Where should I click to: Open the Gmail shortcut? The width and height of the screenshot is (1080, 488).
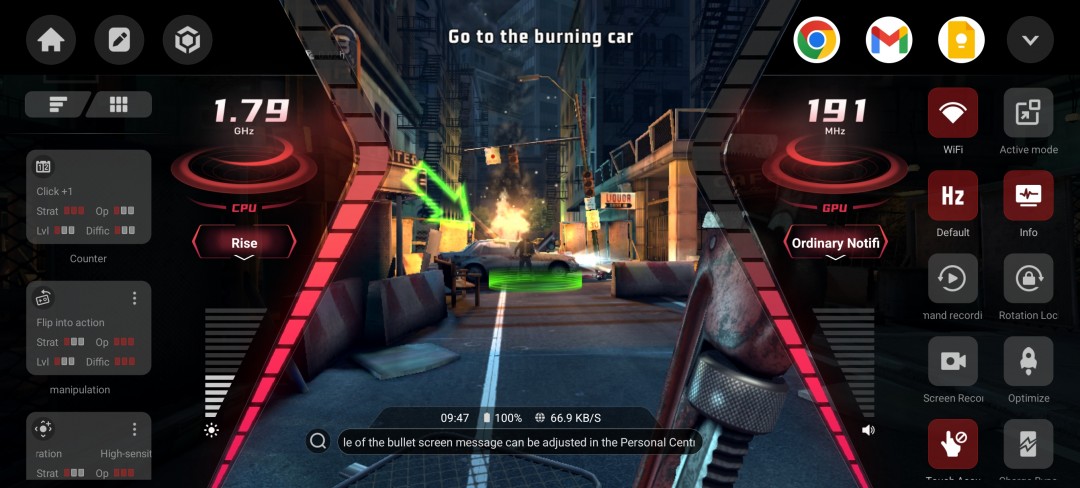click(889, 41)
